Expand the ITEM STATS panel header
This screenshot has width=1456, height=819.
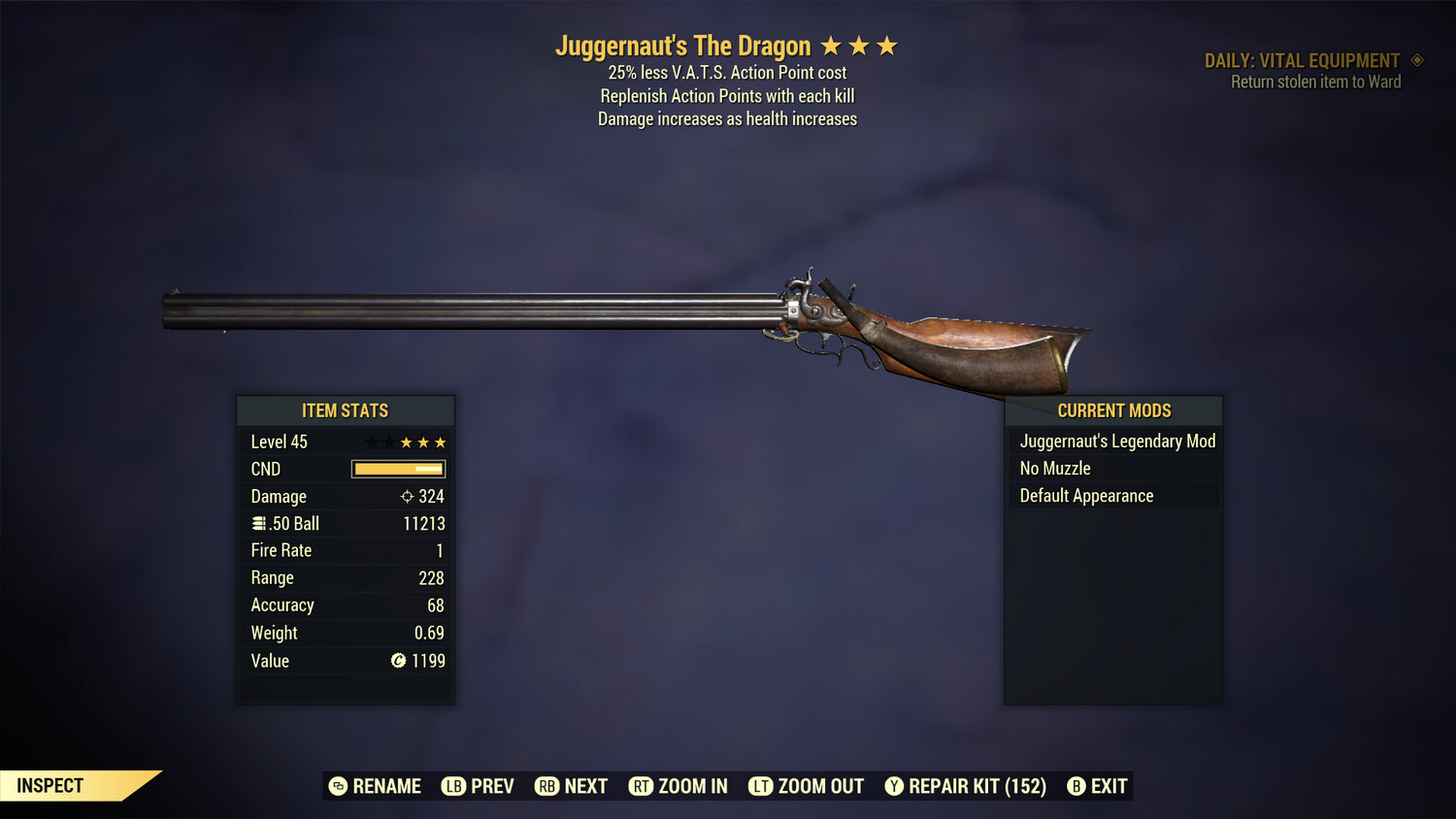pyautogui.click(x=346, y=409)
